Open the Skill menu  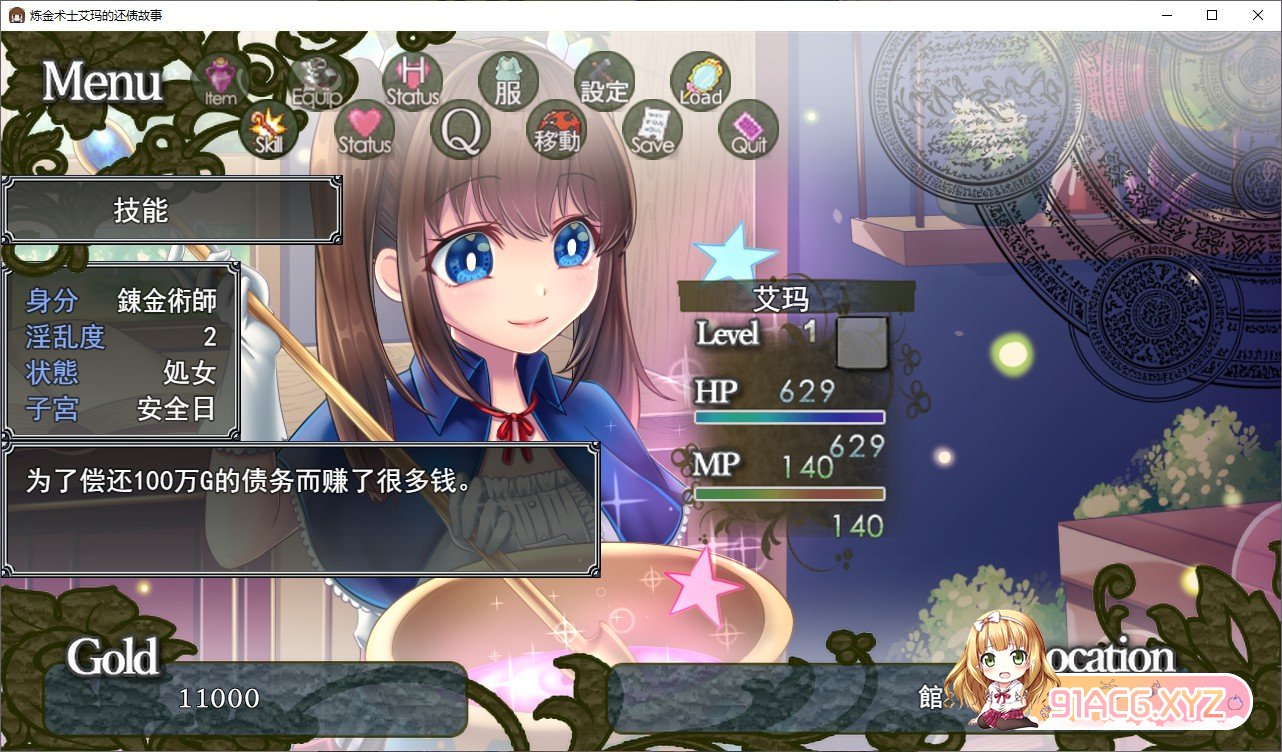269,129
